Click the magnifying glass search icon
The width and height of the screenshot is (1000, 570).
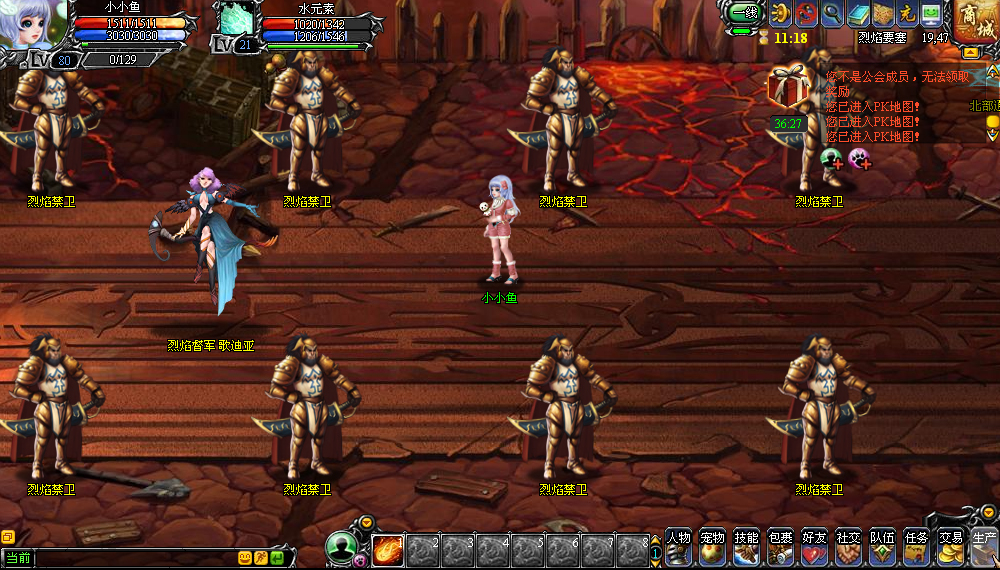(x=832, y=14)
